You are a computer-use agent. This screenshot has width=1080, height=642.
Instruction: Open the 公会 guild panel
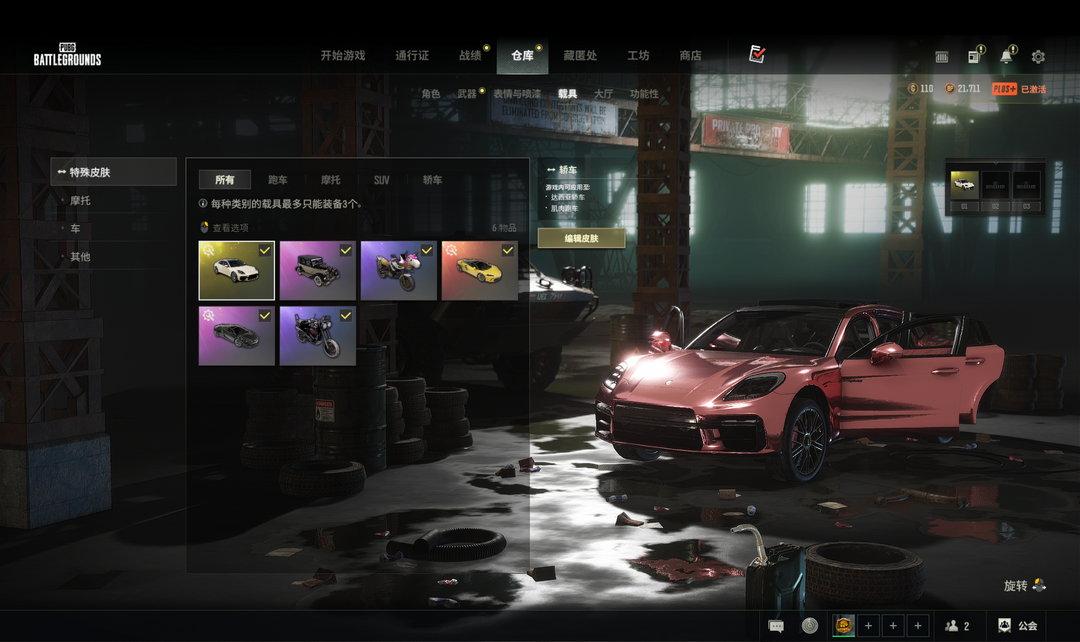click(x=1017, y=626)
